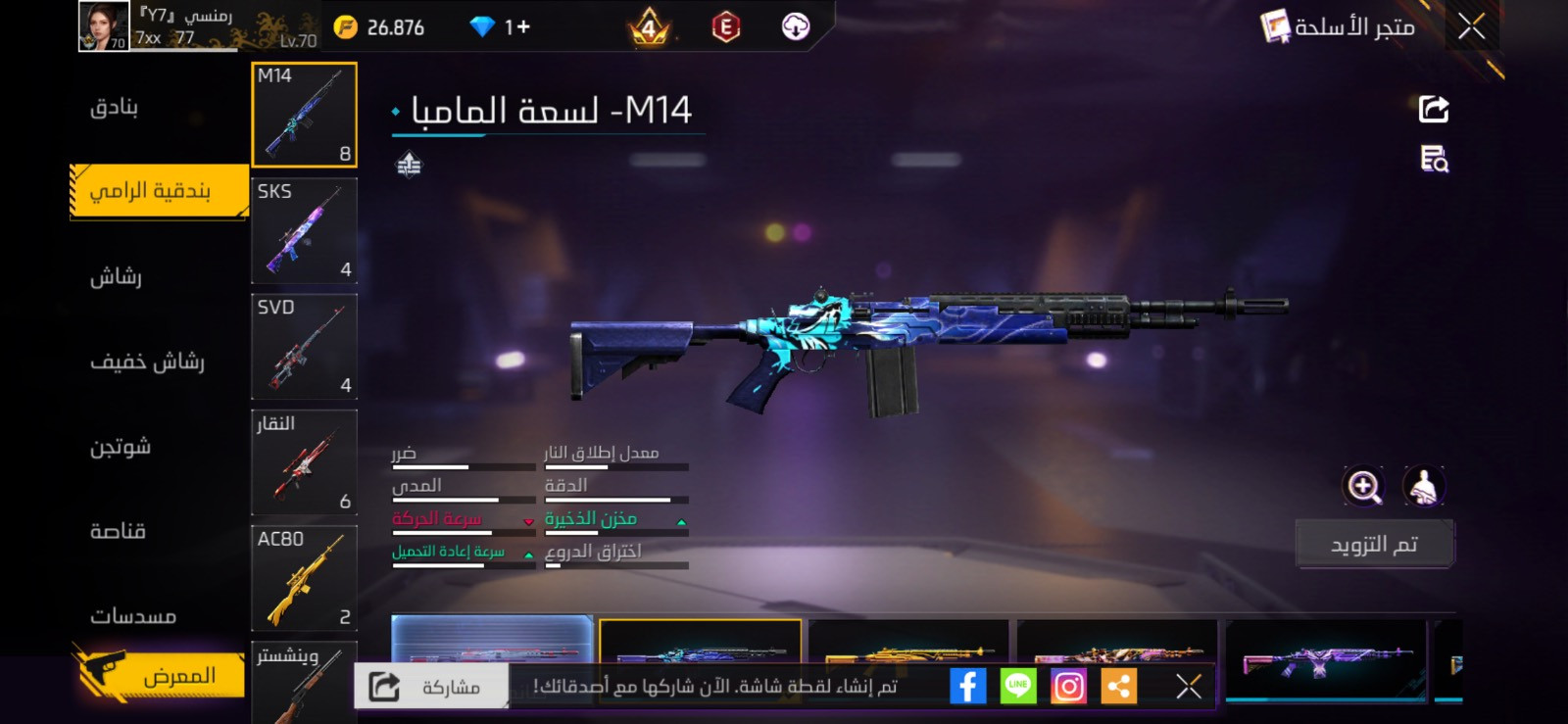Viewport: 1568px width, 724px height.
Task: Share the M14 skin via the share arrow icon
Action: 1431,108
